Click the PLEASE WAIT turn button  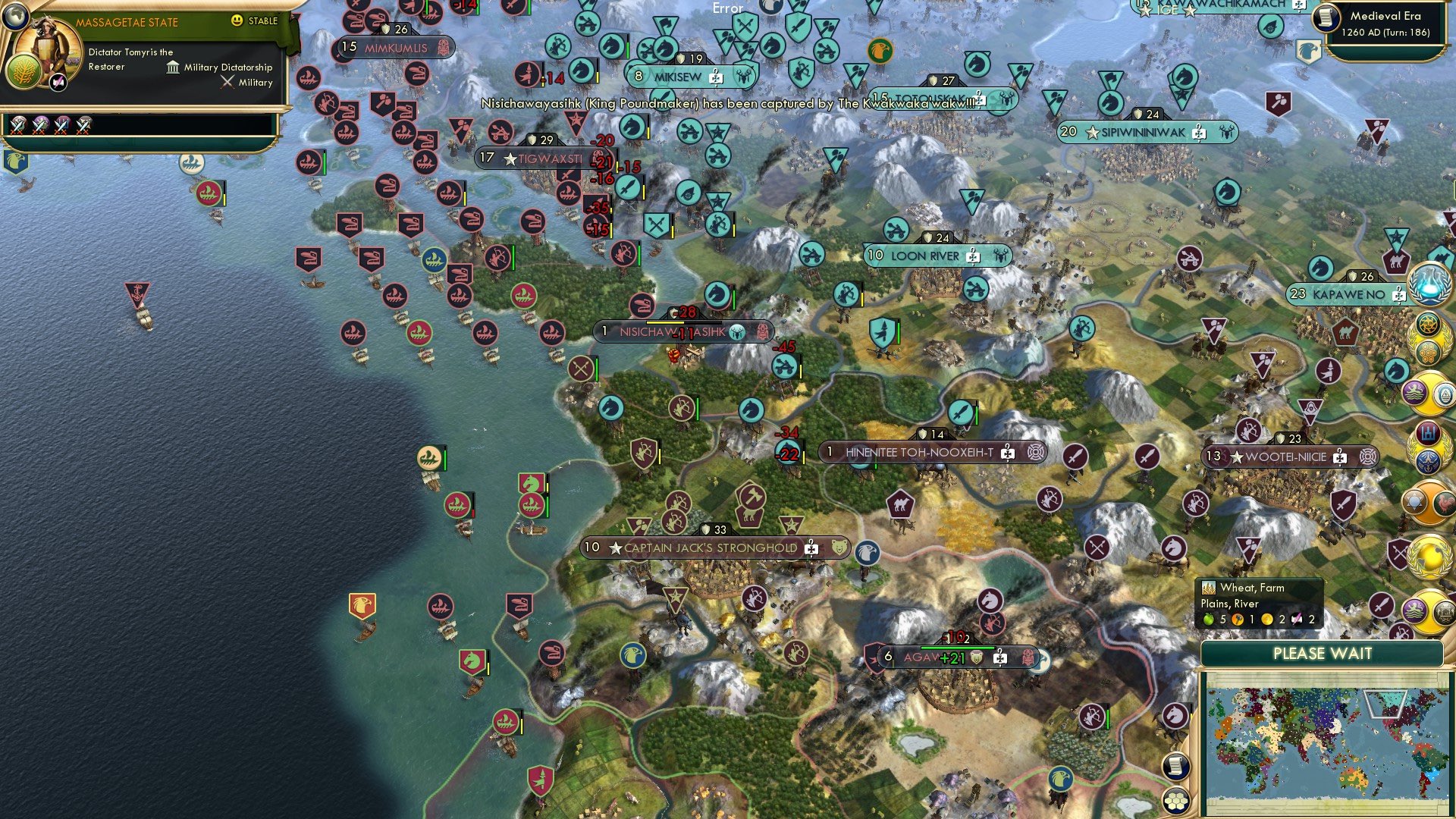point(1323,654)
